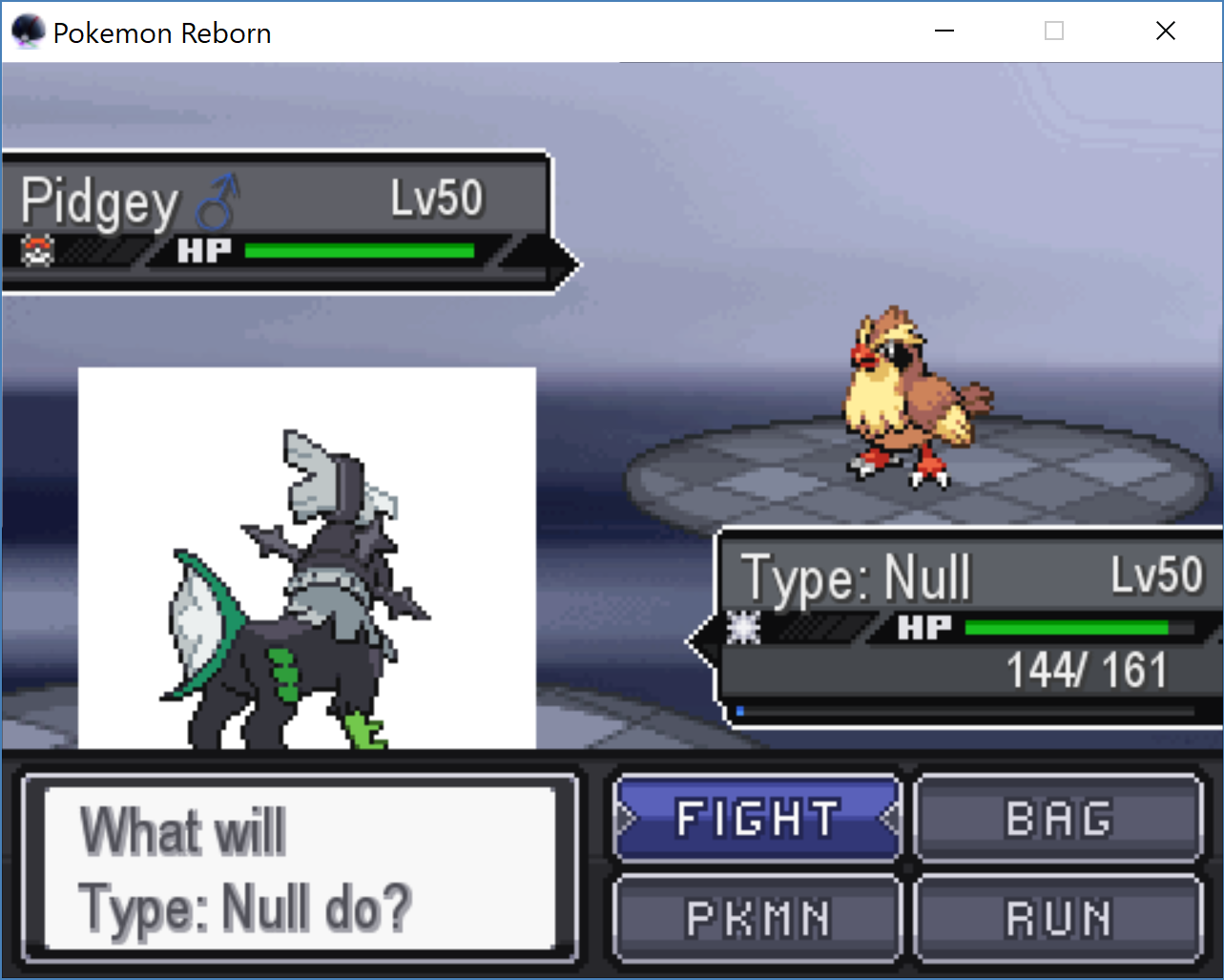Close the Pokemon Reborn window

point(1165,31)
